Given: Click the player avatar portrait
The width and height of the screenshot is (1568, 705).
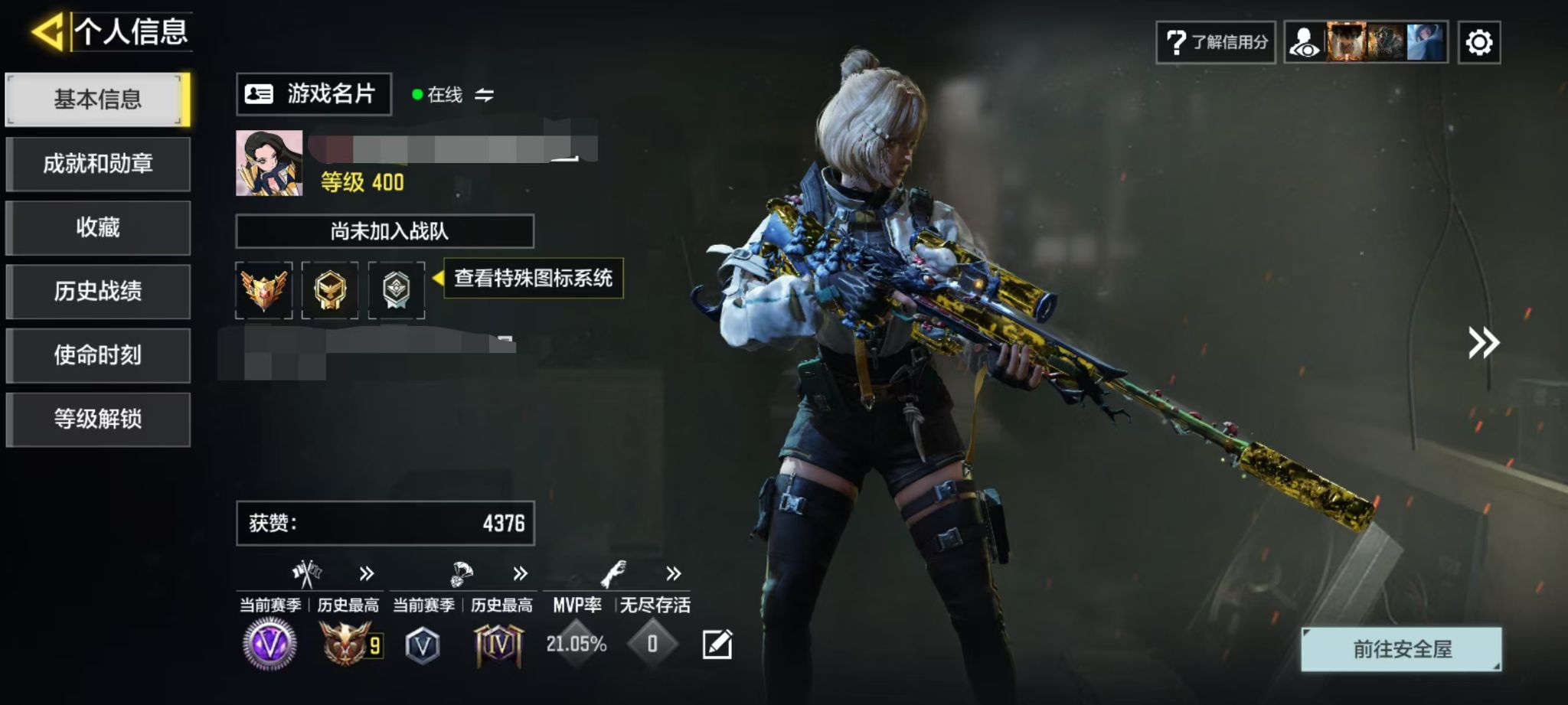Looking at the screenshot, I should [x=269, y=163].
